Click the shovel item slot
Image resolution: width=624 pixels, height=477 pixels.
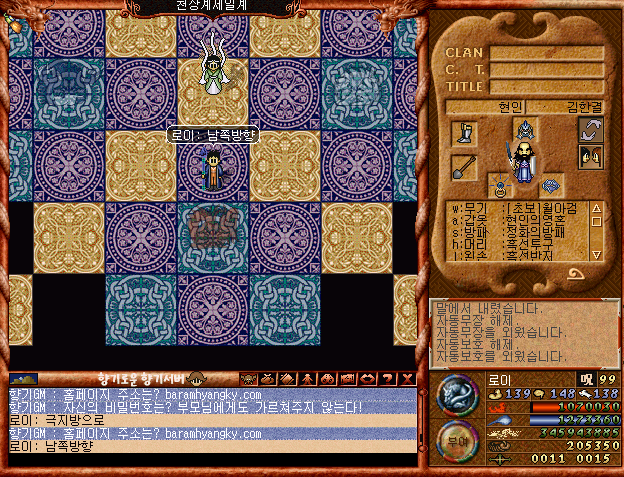click(x=464, y=167)
